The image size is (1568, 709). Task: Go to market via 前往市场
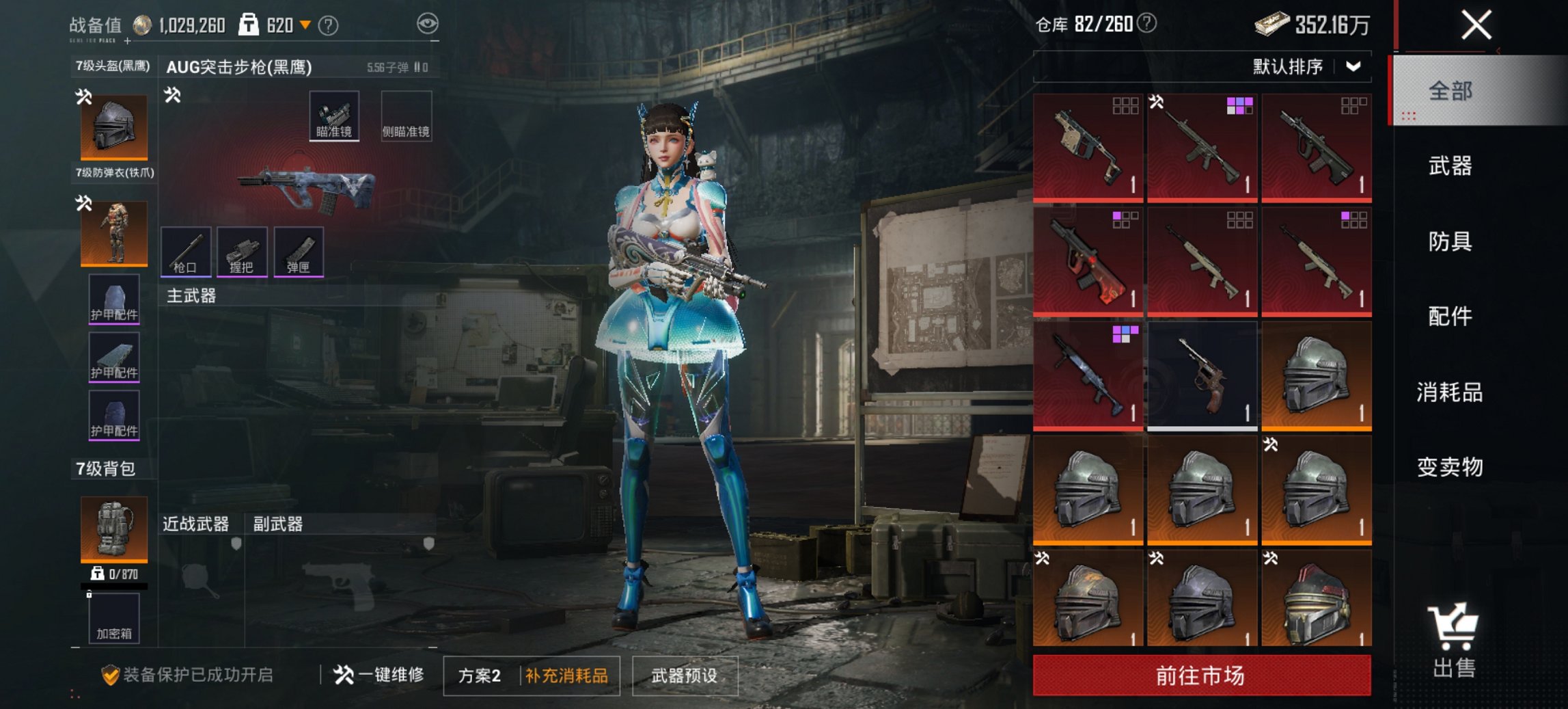tap(1201, 675)
